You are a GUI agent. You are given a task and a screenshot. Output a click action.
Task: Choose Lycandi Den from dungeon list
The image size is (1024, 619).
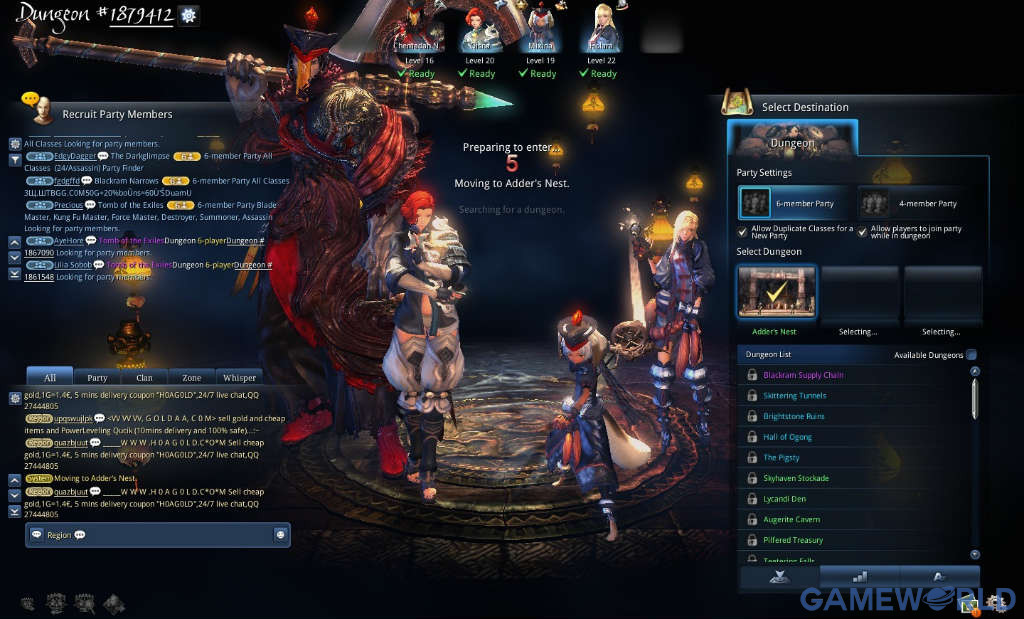coord(784,499)
